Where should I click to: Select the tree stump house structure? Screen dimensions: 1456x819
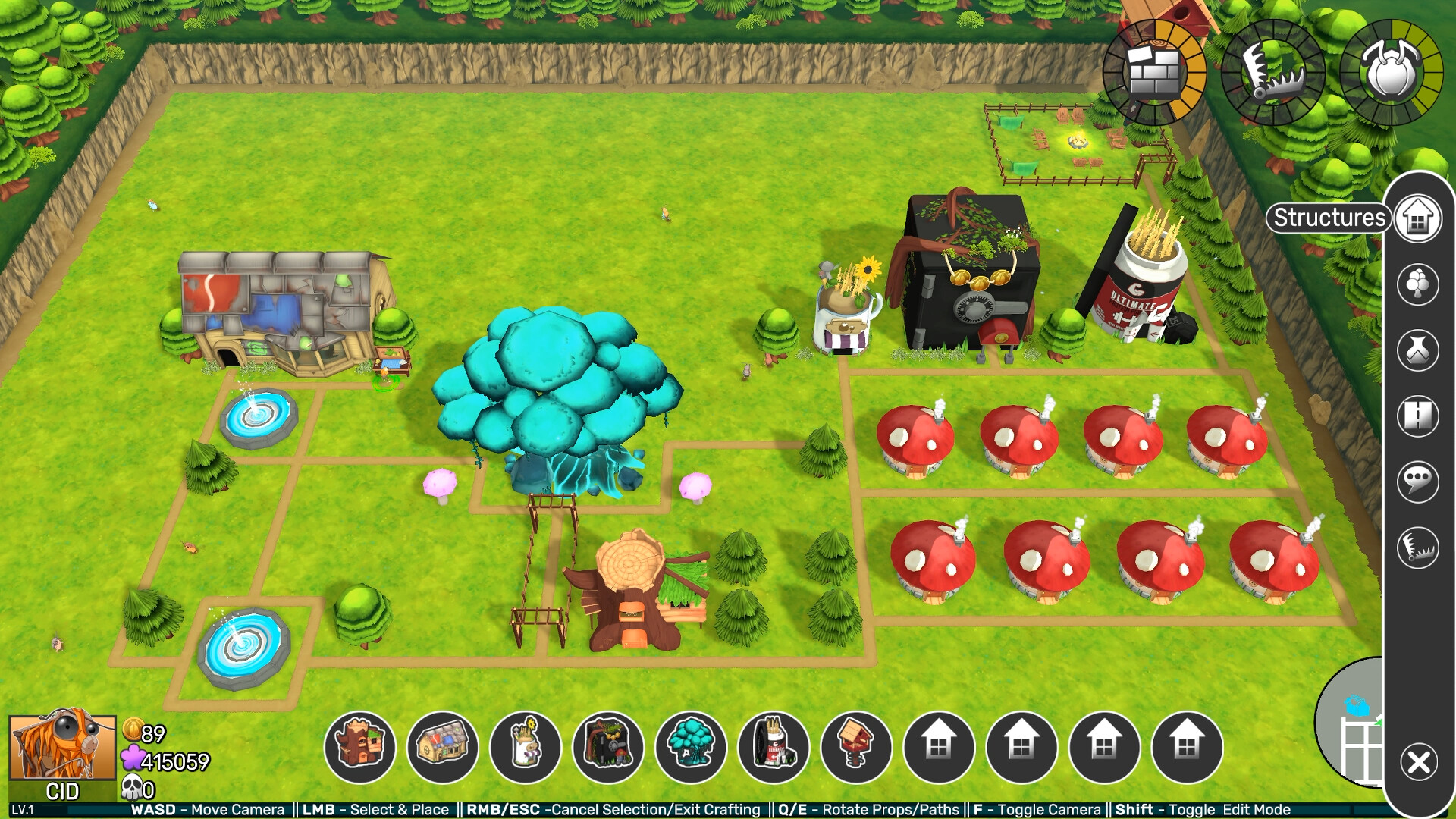362,747
